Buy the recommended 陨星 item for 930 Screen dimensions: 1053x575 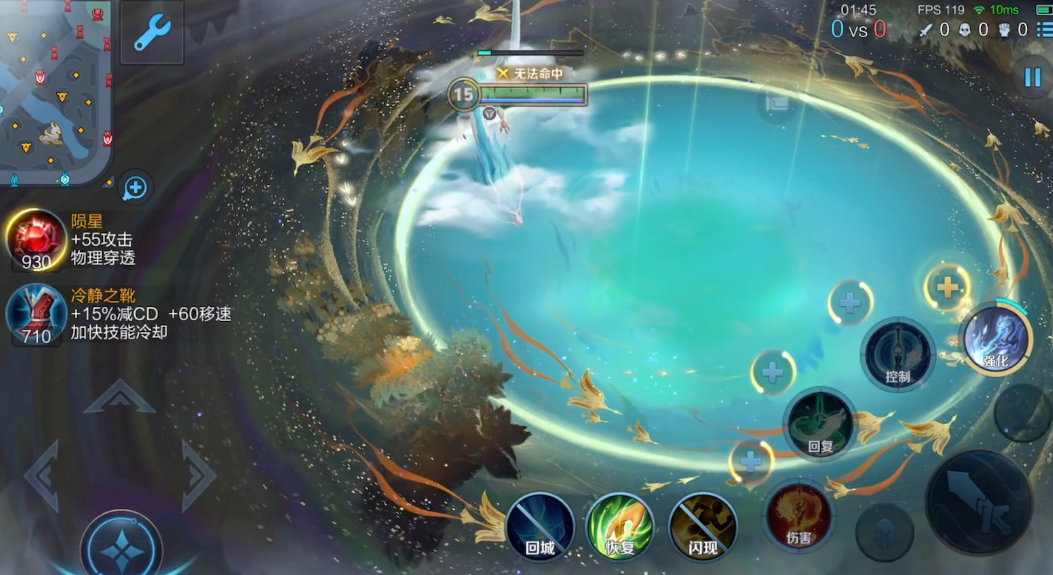pos(37,240)
